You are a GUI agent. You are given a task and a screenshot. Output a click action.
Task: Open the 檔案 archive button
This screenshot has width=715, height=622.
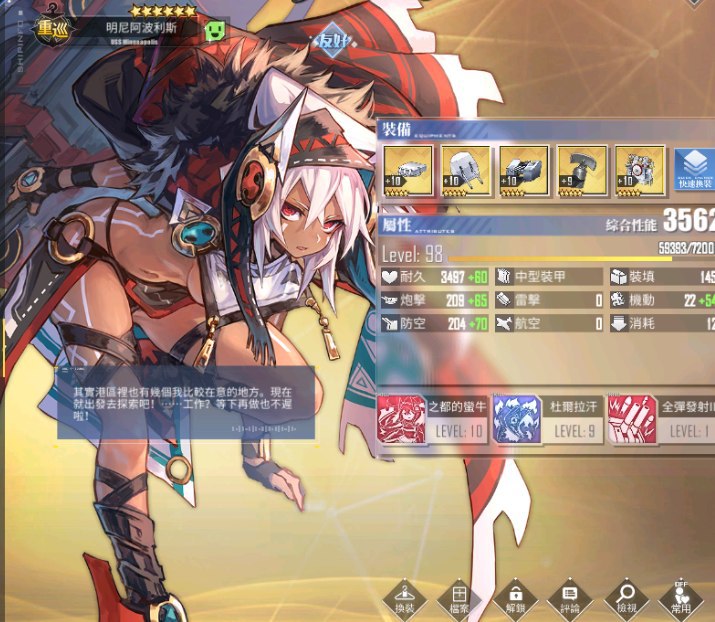click(x=459, y=598)
